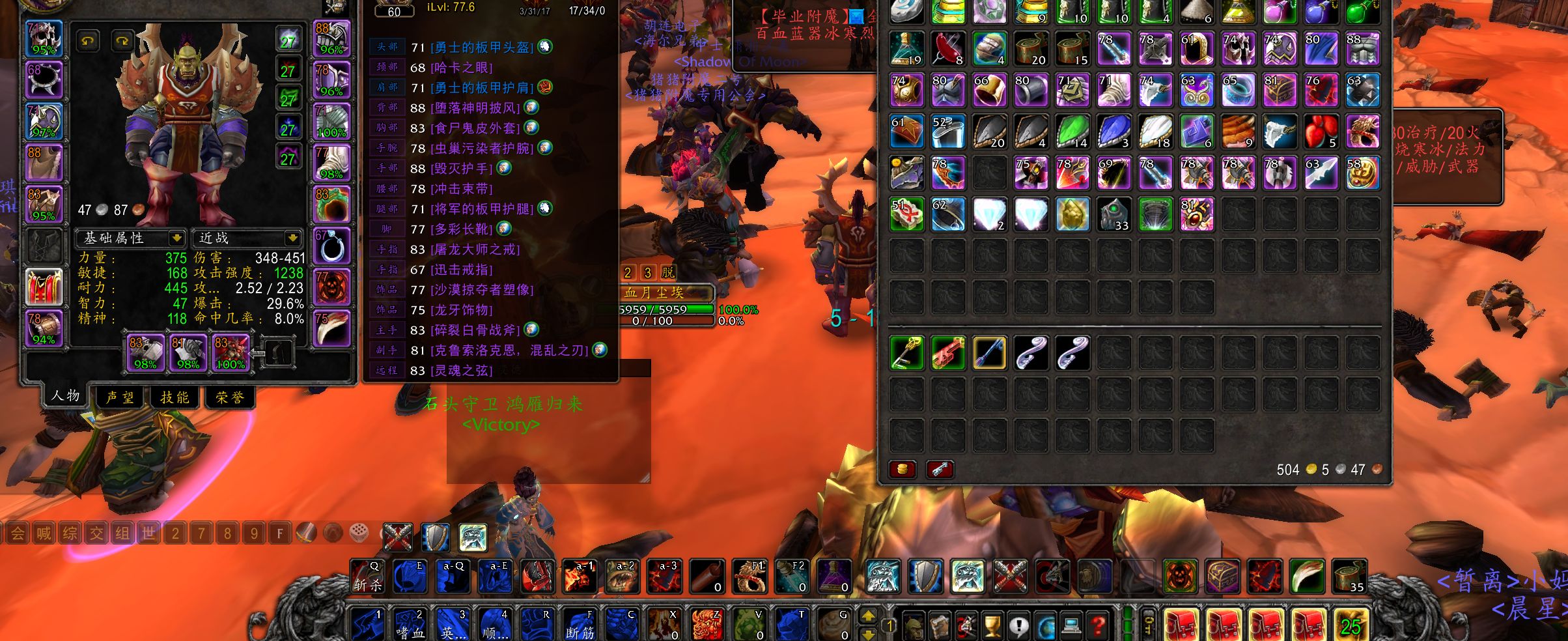Select the equipped head slot helmet
Screen dimensions: 1568x641
pos(44,38)
